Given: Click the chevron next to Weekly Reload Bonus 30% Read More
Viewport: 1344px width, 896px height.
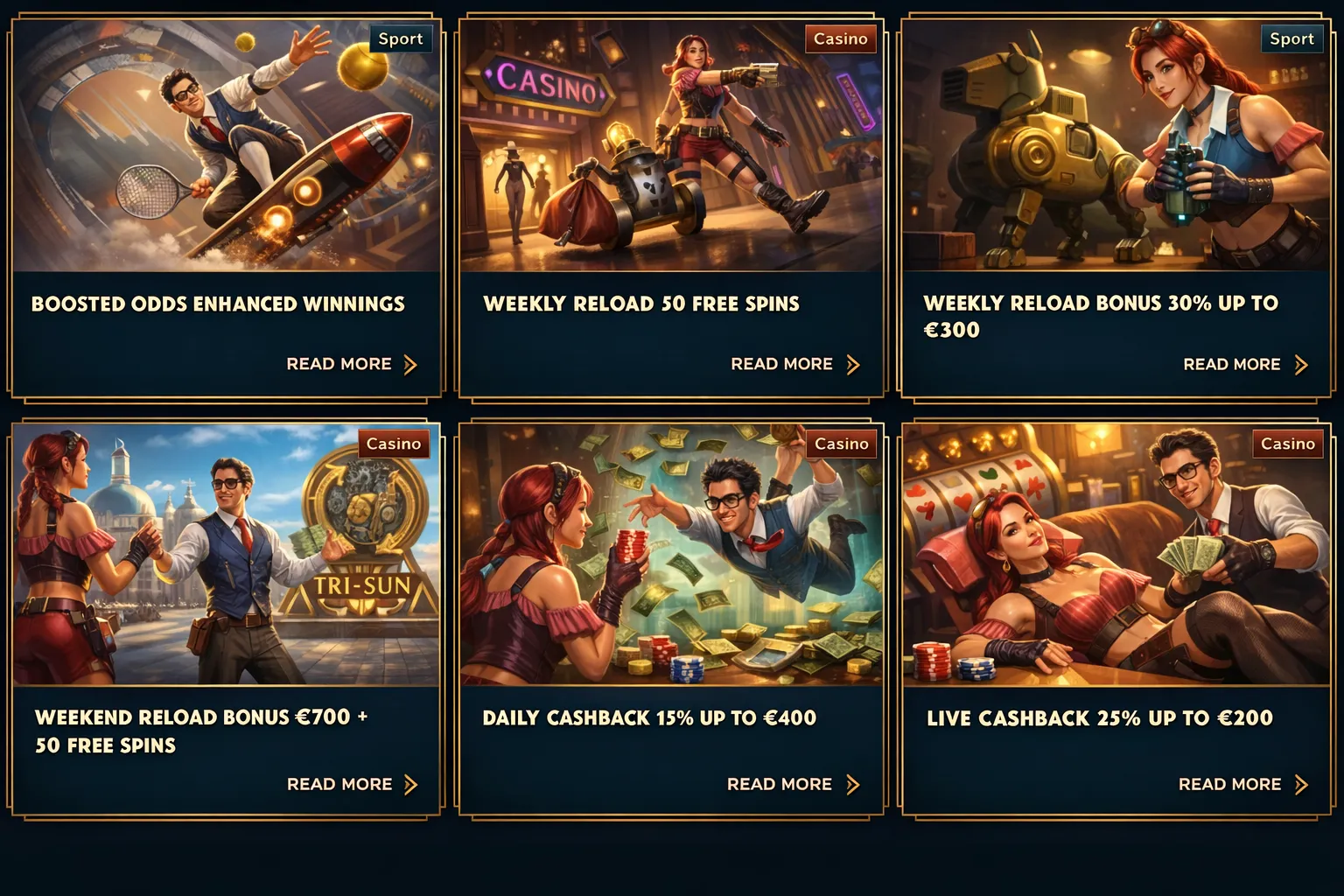Looking at the screenshot, I should (1302, 364).
